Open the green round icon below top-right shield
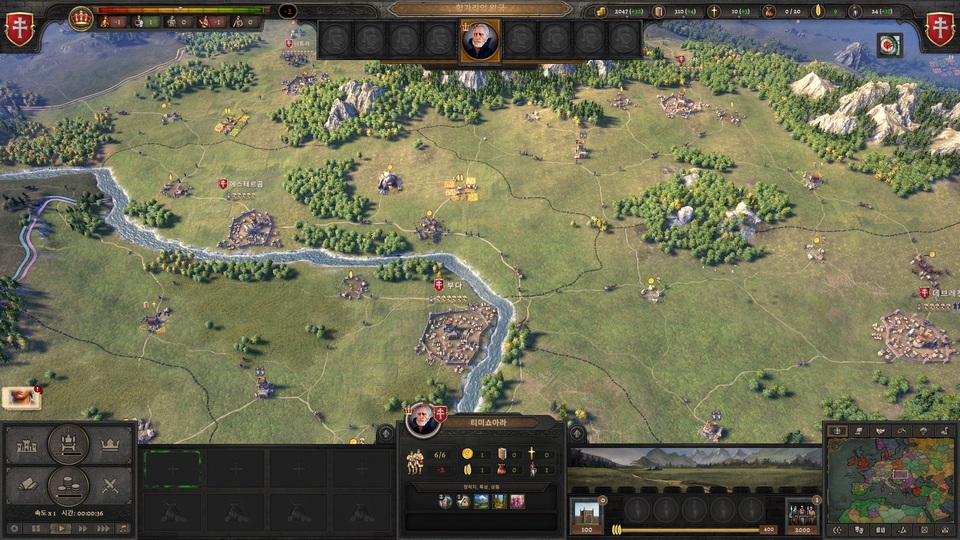This screenshot has width=960, height=540. click(889, 45)
